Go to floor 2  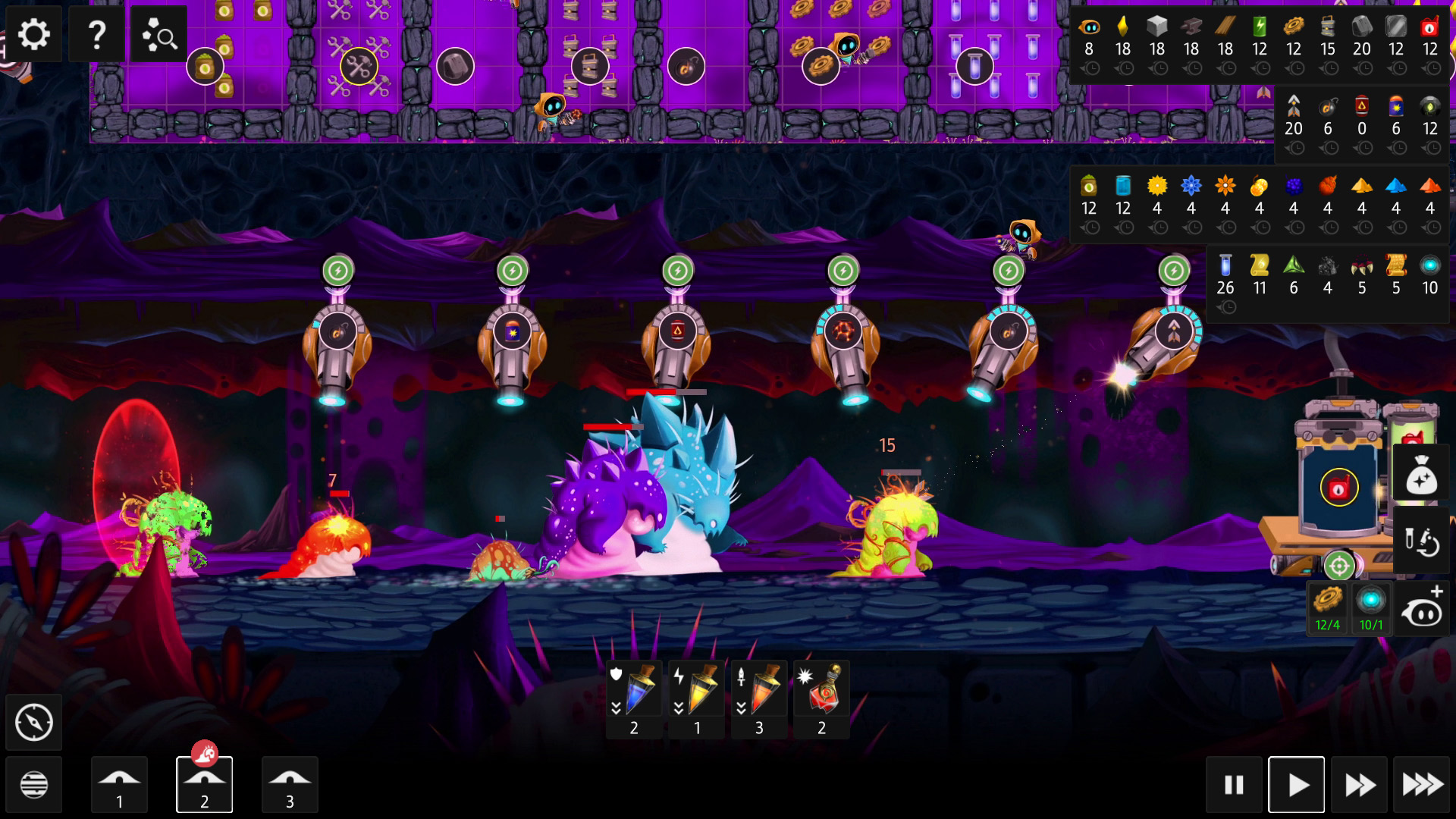(x=204, y=785)
